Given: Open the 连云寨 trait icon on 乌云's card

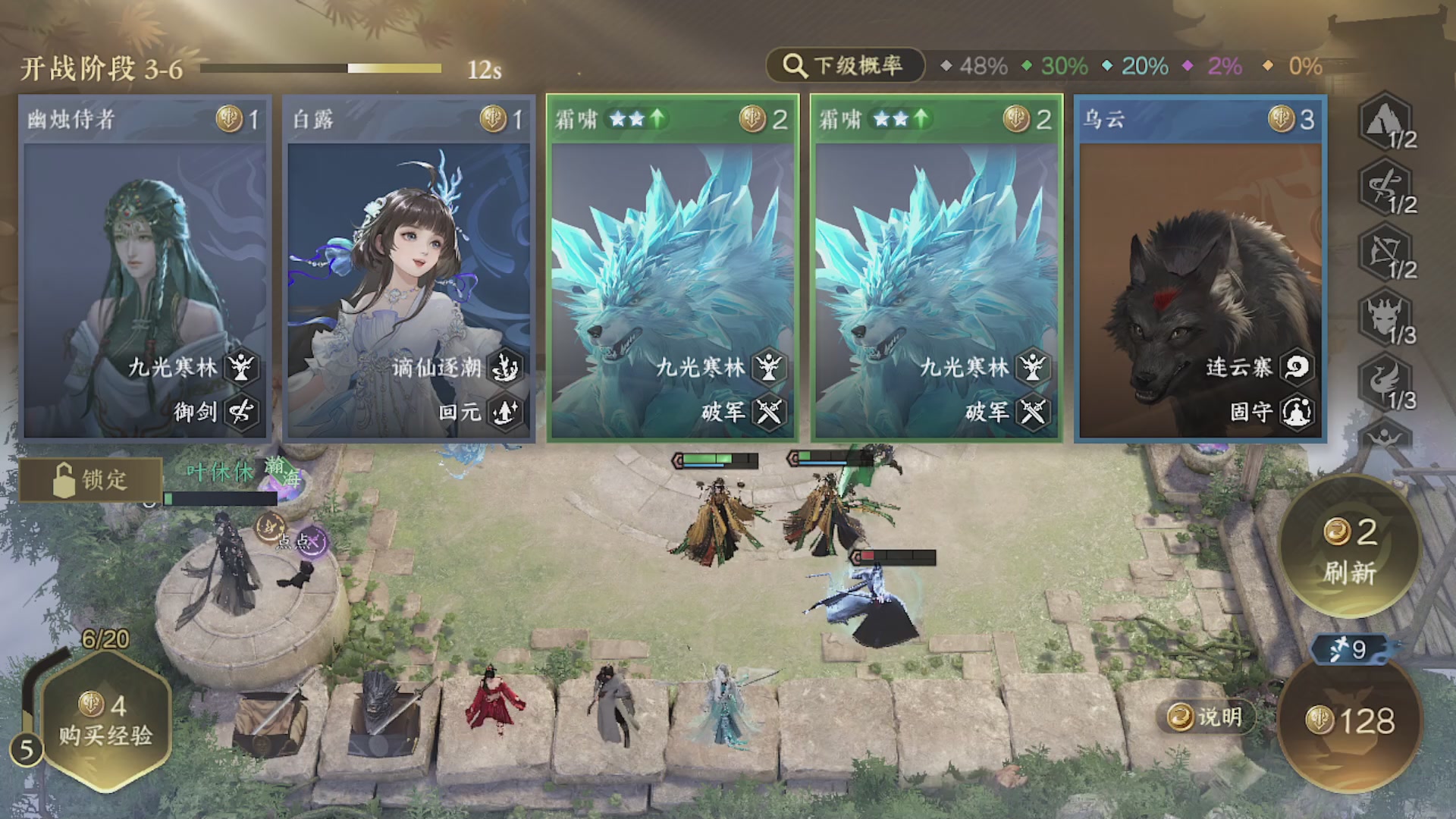Looking at the screenshot, I should pos(1298,367).
